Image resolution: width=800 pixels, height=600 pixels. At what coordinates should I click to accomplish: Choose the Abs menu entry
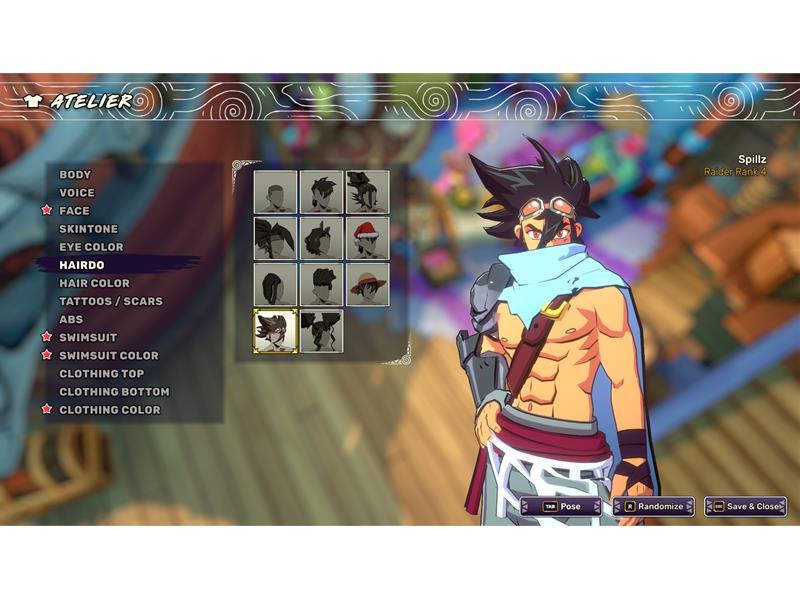[x=71, y=319]
